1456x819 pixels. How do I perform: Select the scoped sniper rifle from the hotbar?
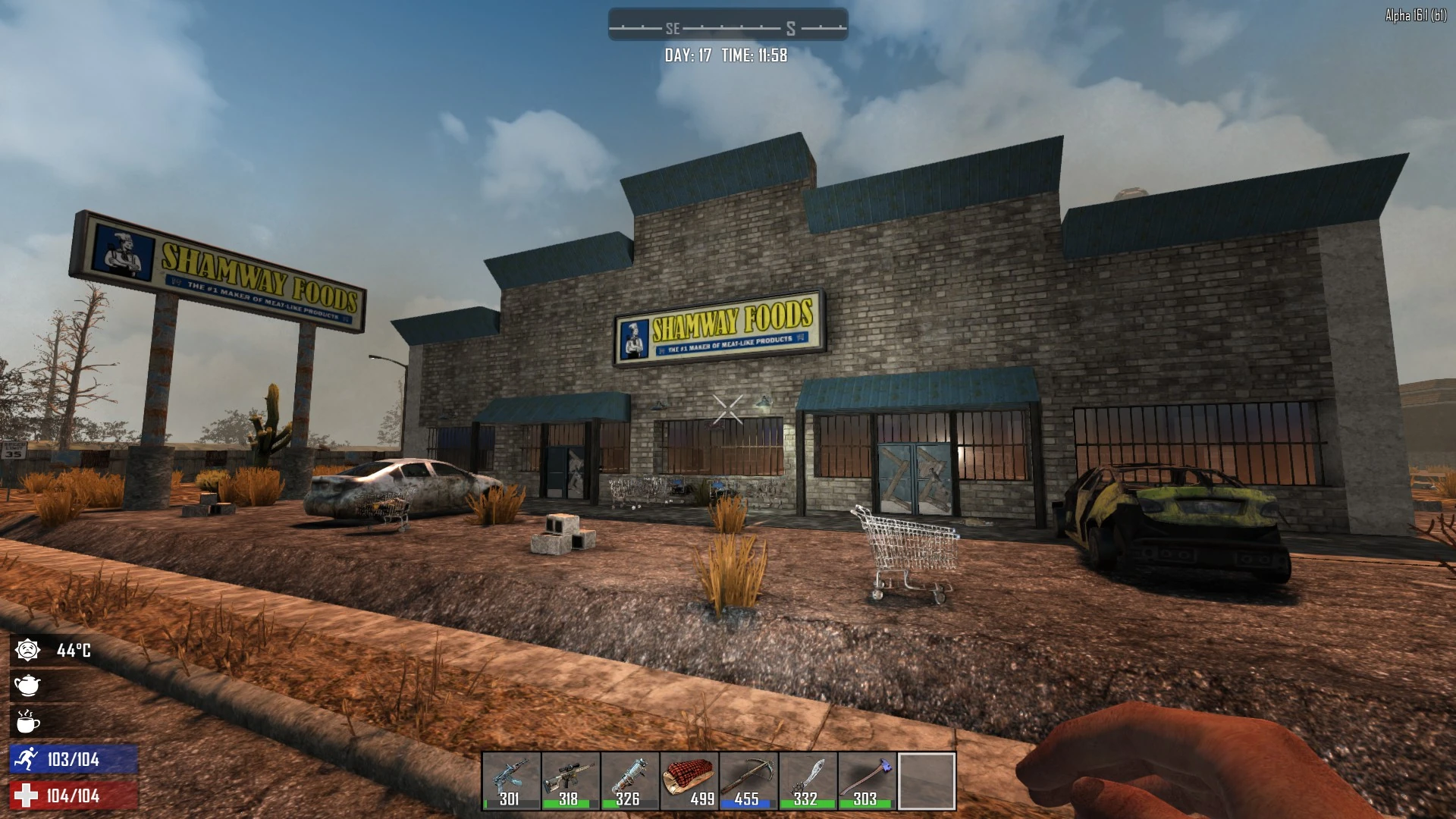click(x=570, y=781)
